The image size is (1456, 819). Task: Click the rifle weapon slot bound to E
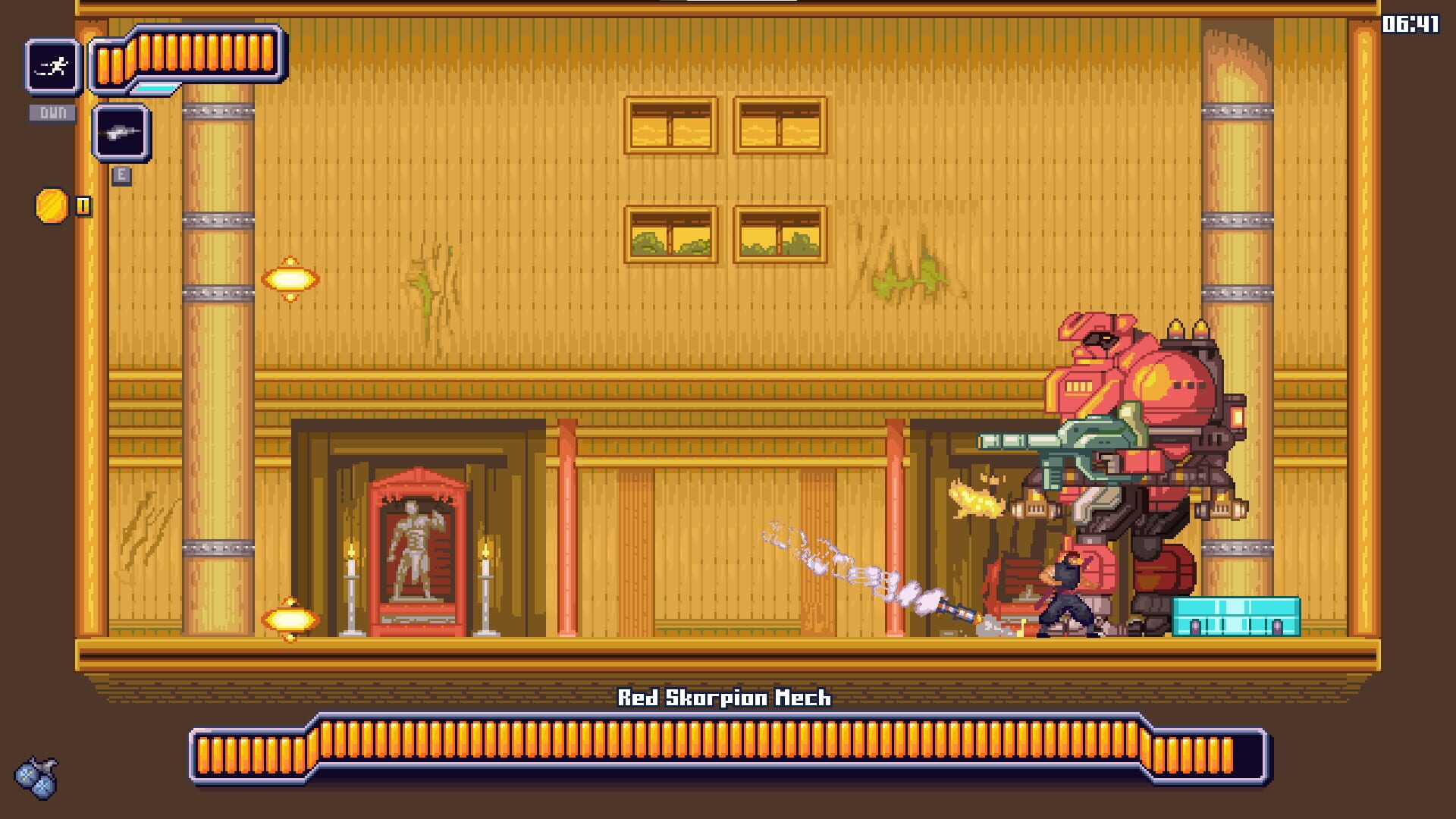point(121,133)
